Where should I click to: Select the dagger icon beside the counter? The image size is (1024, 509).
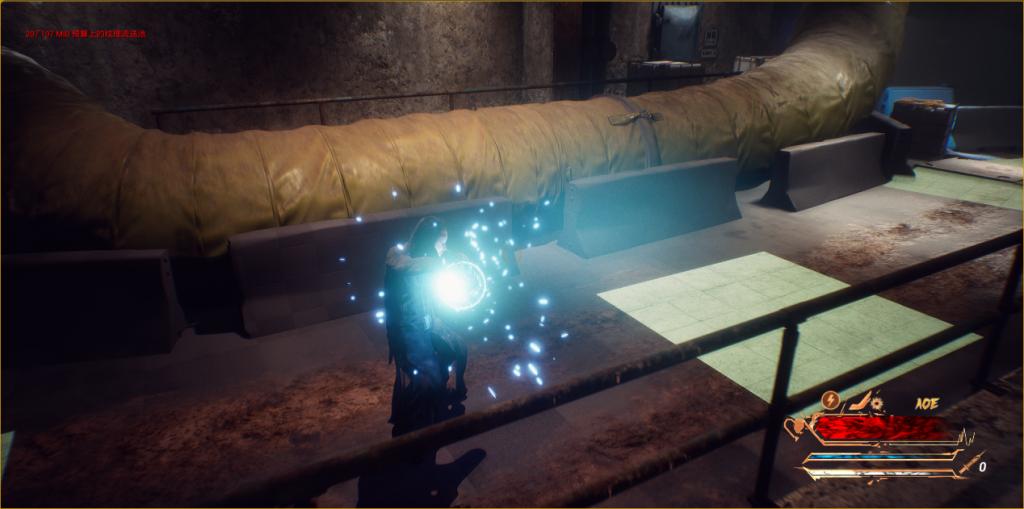click(x=968, y=463)
